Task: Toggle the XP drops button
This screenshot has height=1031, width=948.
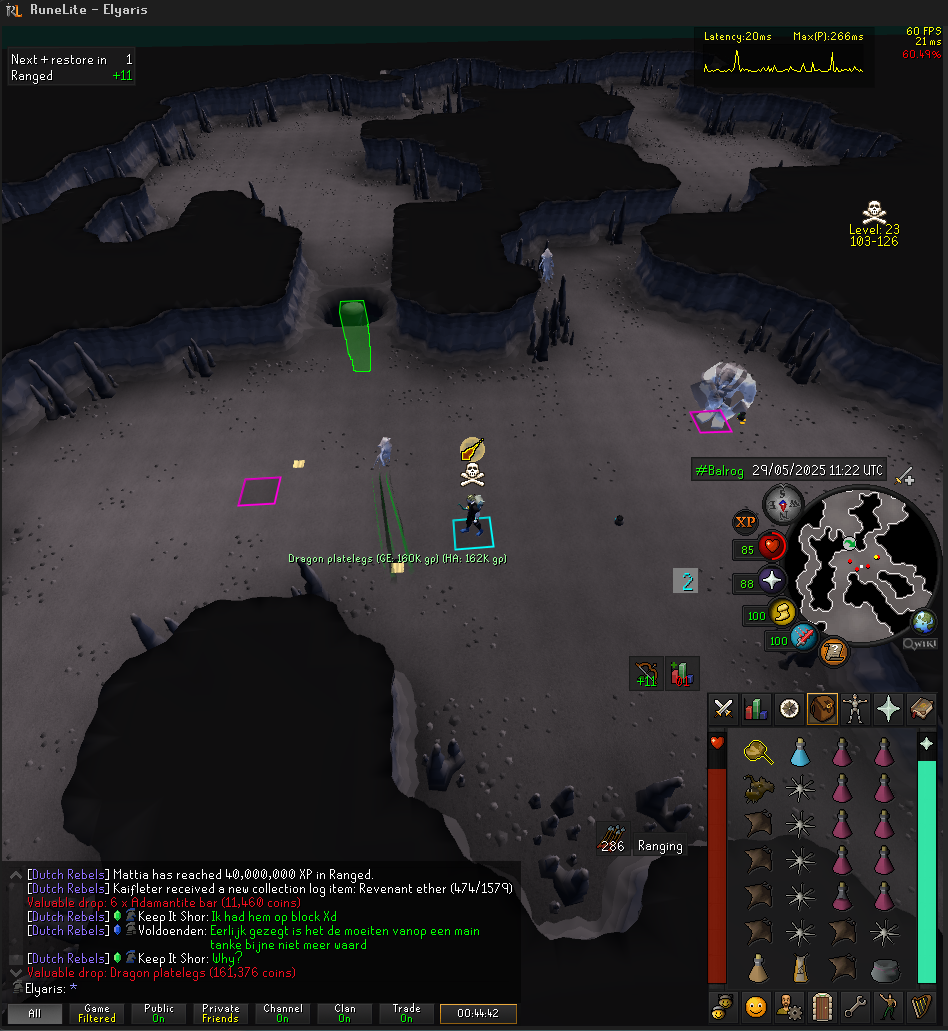Action: click(746, 522)
